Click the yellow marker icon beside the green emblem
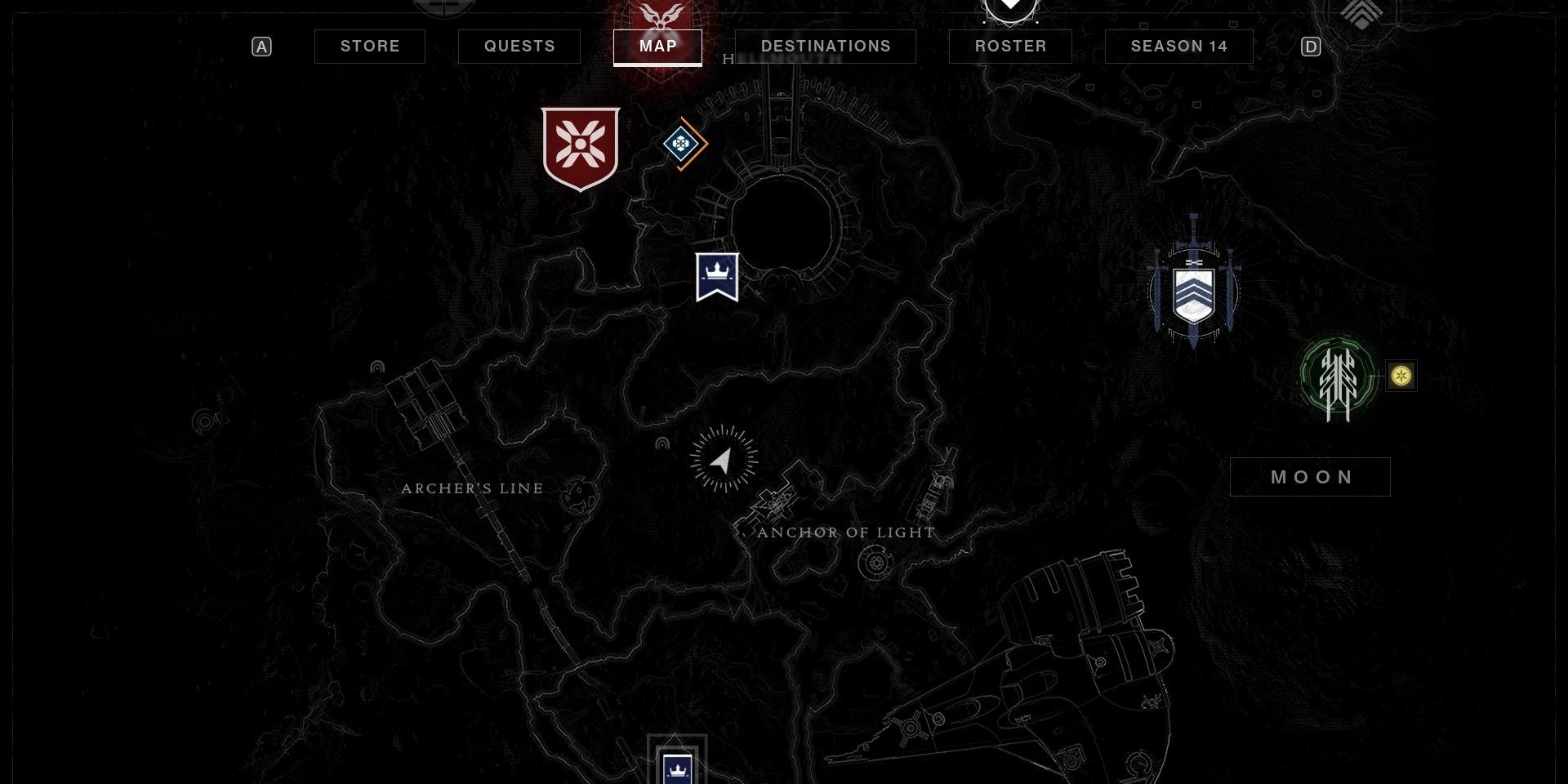The width and height of the screenshot is (1568, 784). pyautogui.click(x=1400, y=375)
